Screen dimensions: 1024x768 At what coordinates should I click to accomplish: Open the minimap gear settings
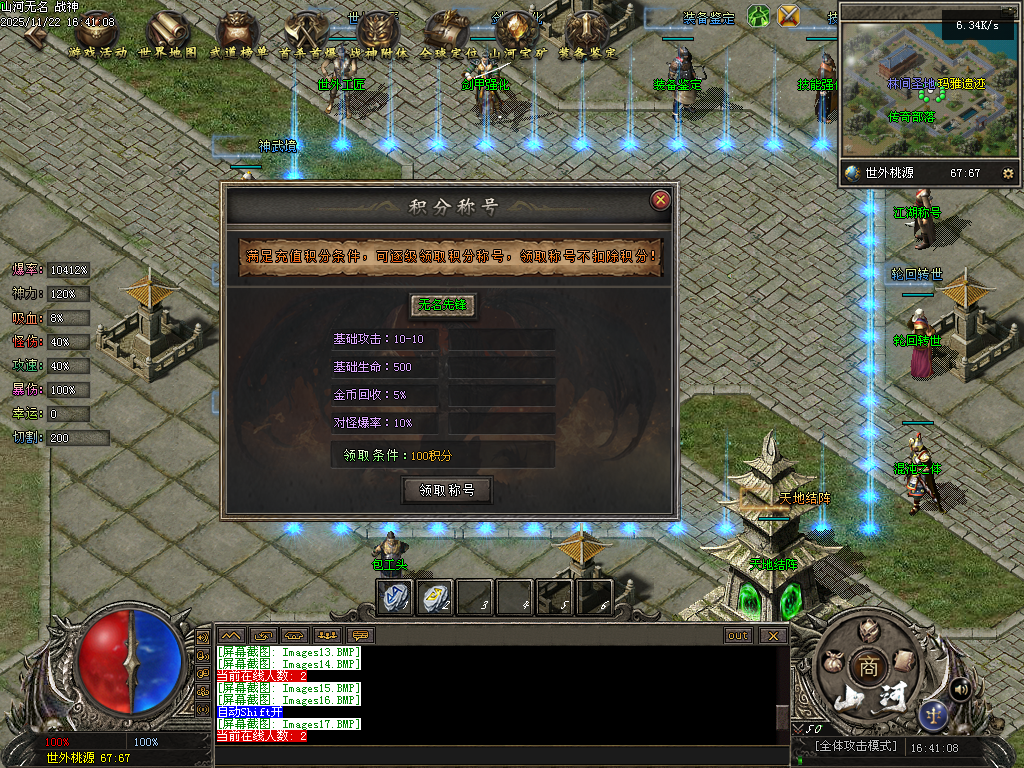(x=1007, y=173)
